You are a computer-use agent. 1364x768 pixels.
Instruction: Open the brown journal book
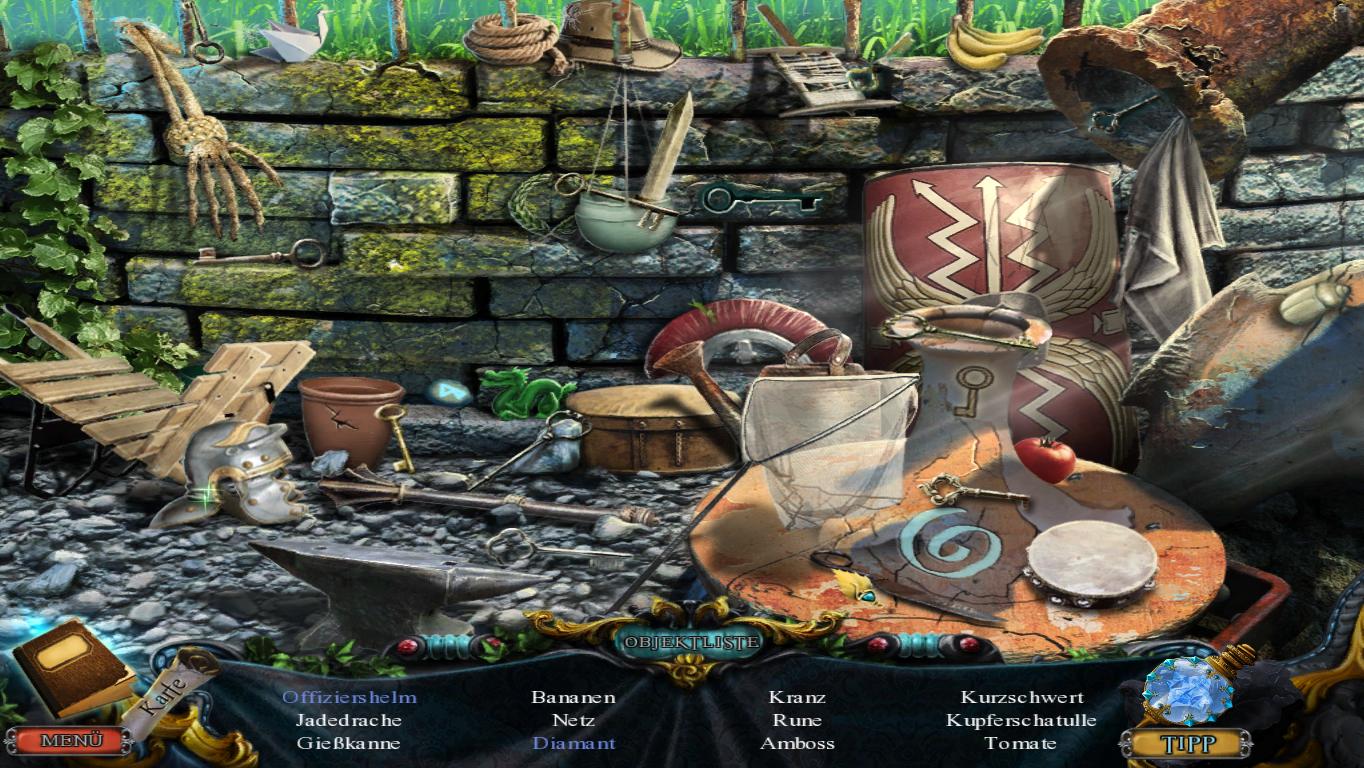click(x=73, y=665)
